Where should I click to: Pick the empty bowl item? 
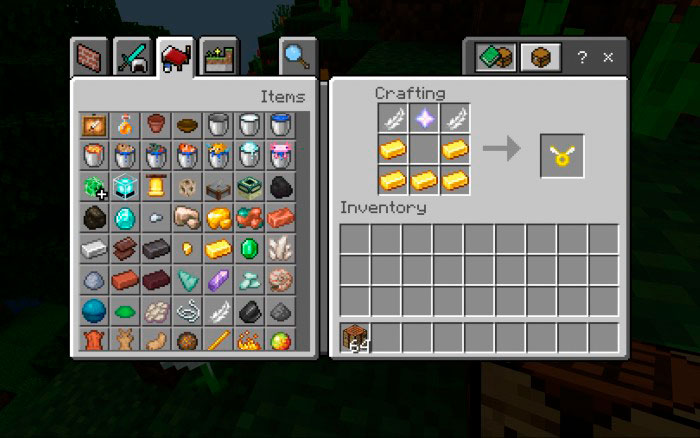click(187, 124)
